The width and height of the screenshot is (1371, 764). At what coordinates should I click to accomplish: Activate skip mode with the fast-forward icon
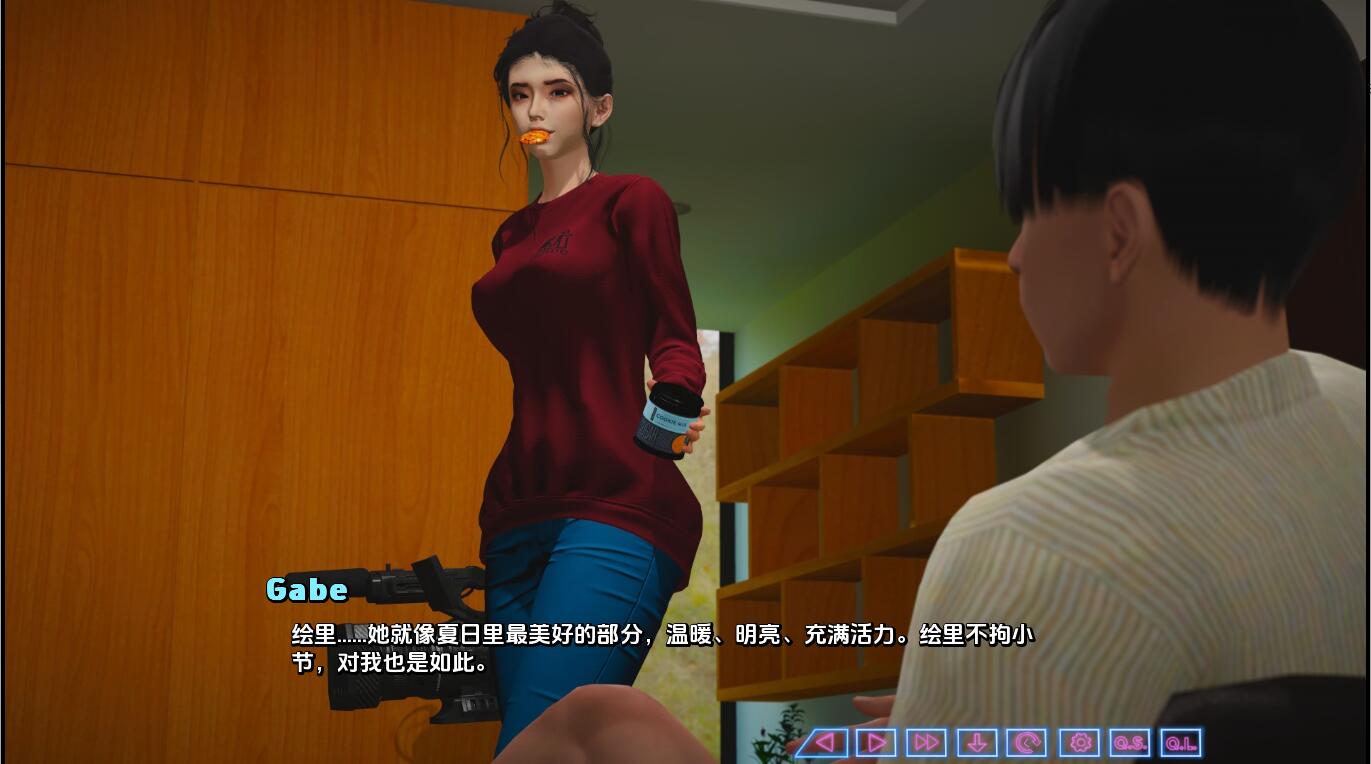925,743
